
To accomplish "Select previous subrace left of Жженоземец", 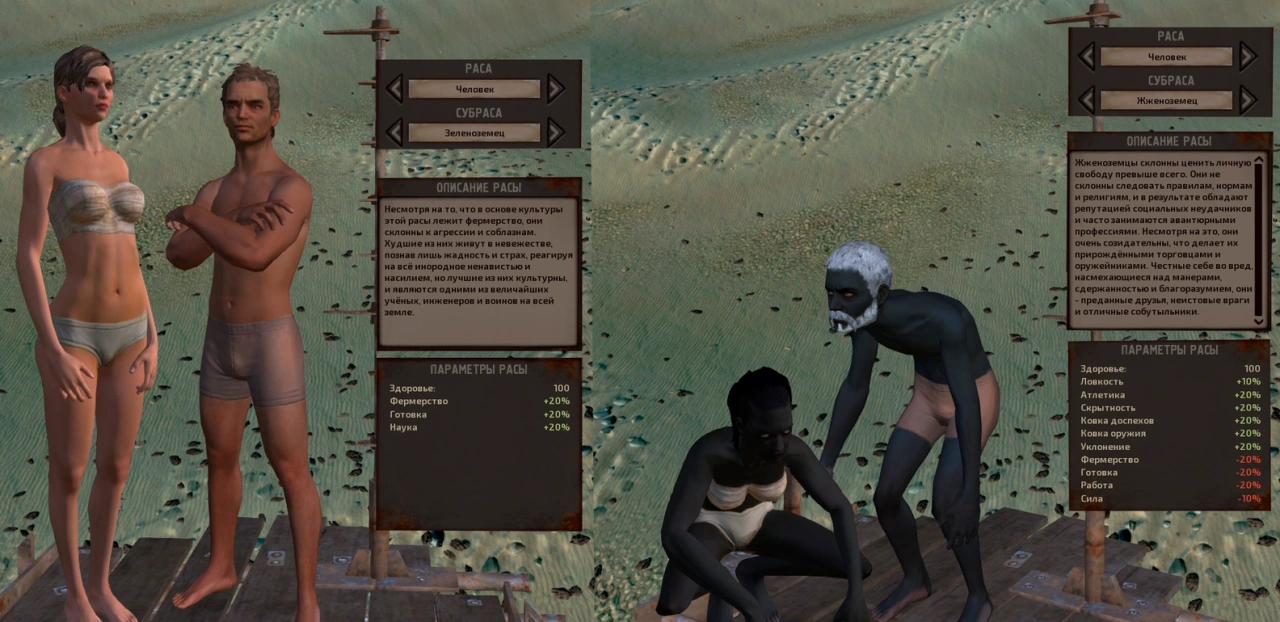I will coord(1086,100).
